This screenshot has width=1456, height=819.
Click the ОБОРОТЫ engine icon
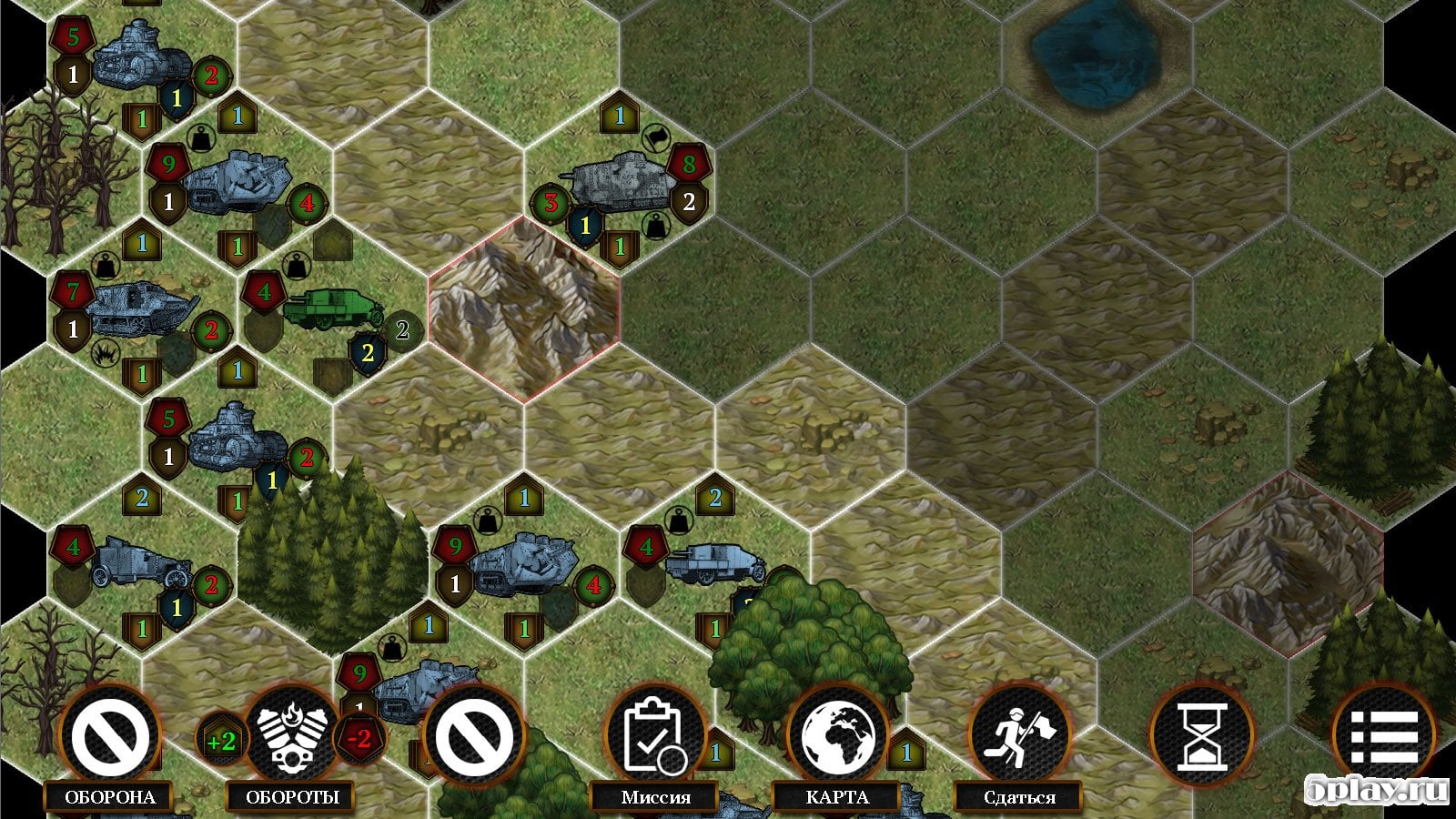(291, 736)
